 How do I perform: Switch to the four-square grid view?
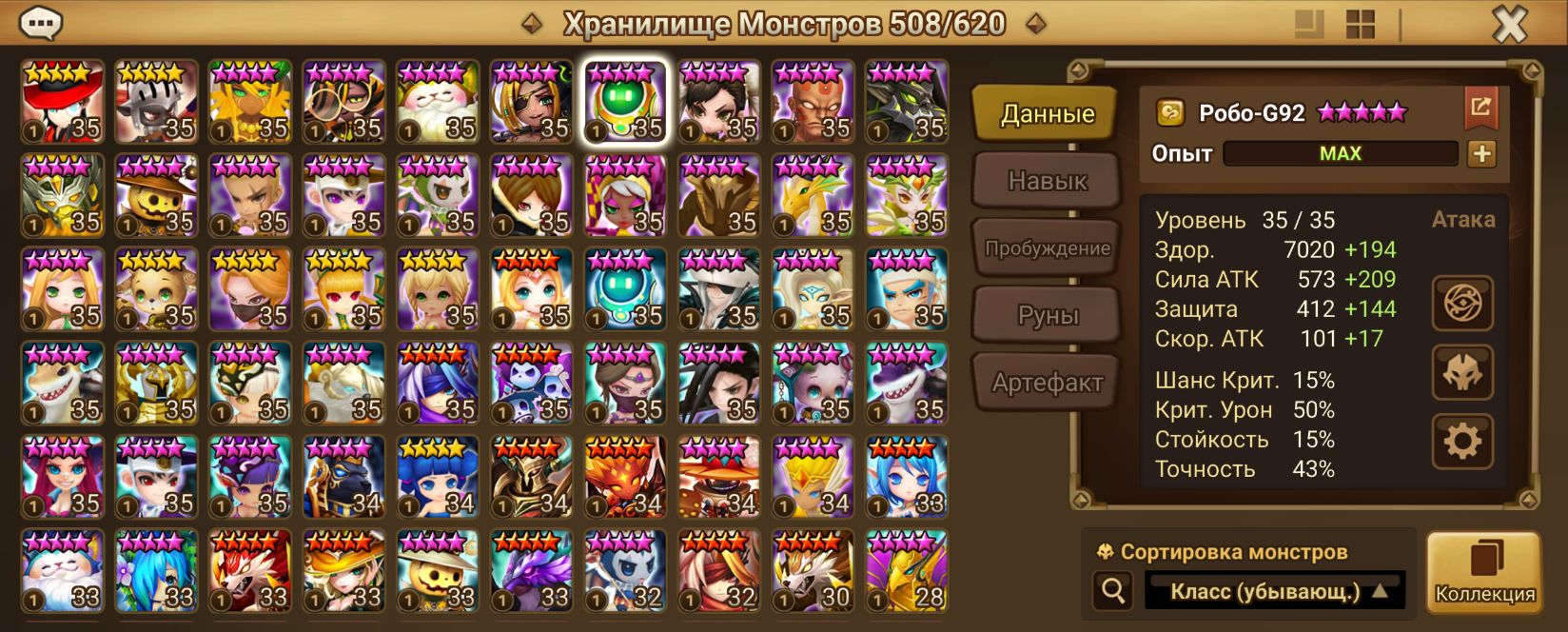1360,25
